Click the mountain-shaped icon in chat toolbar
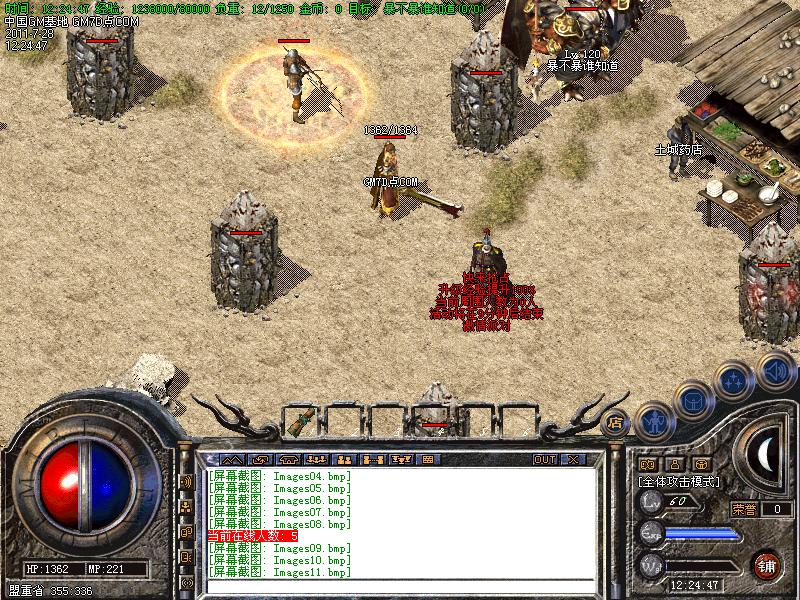This screenshot has width=800, height=600. click(x=232, y=459)
